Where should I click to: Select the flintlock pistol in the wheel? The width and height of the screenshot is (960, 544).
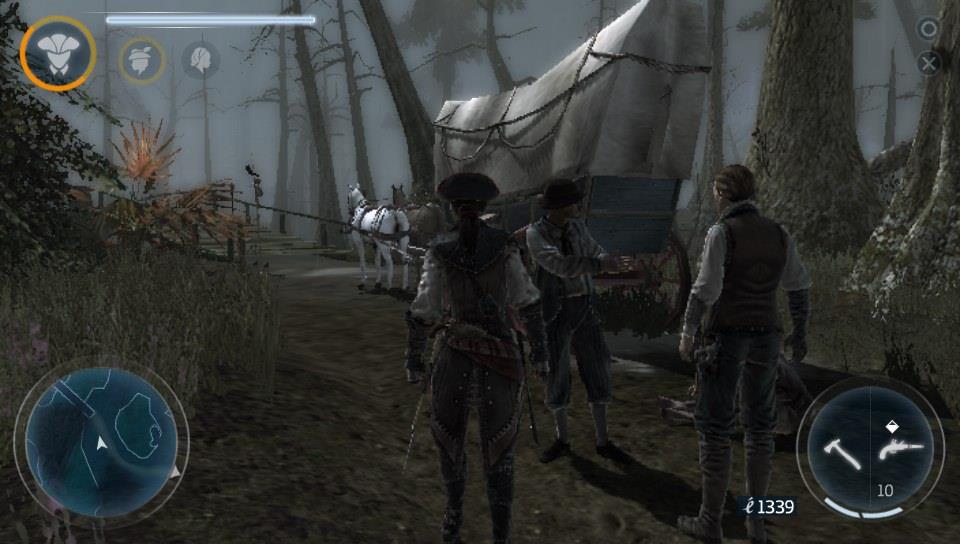[x=895, y=450]
